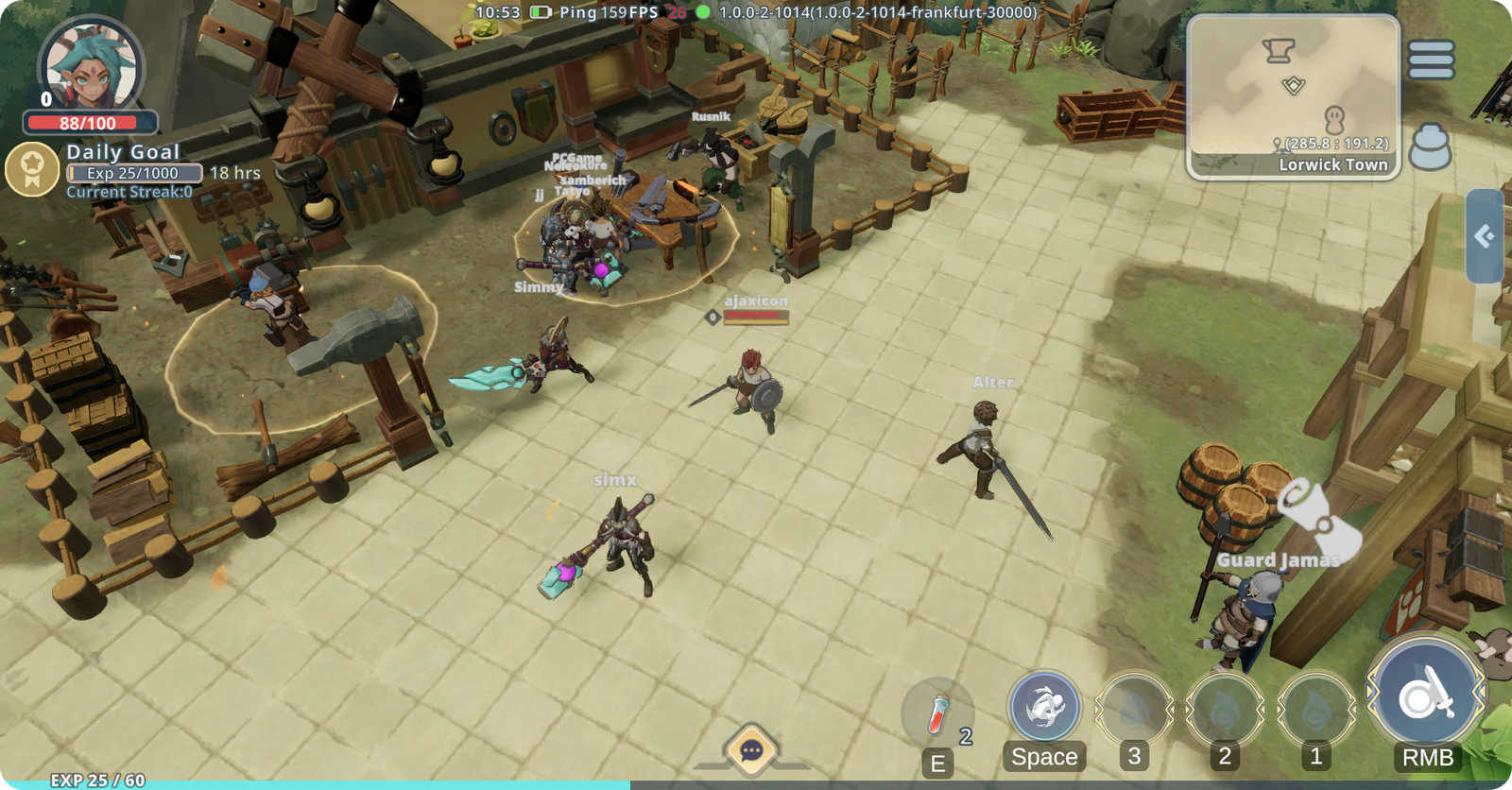Open the Daily Goal medal icon

[33, 169]
